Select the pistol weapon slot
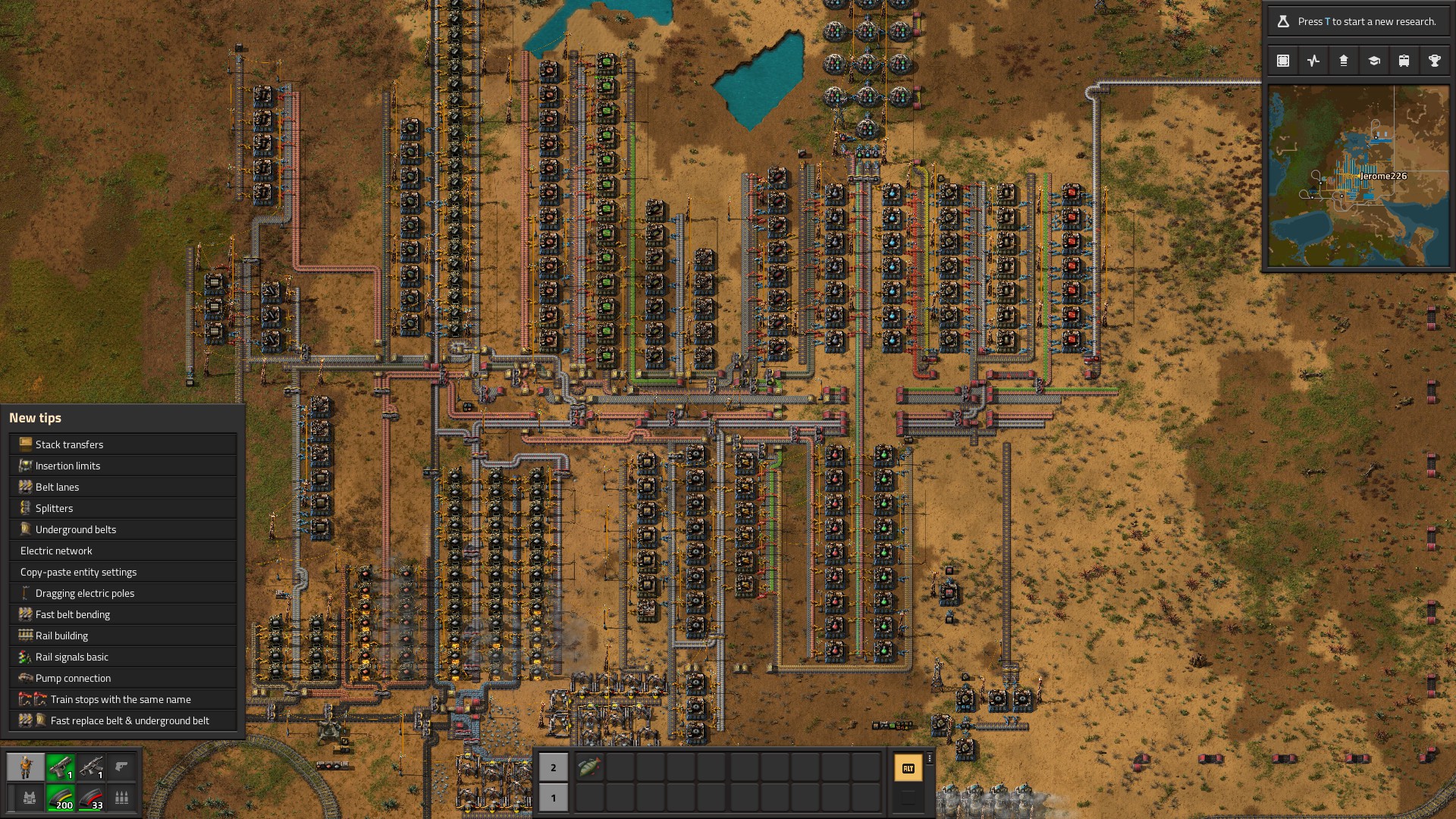1456x819 pixels. tap(61, 767)
